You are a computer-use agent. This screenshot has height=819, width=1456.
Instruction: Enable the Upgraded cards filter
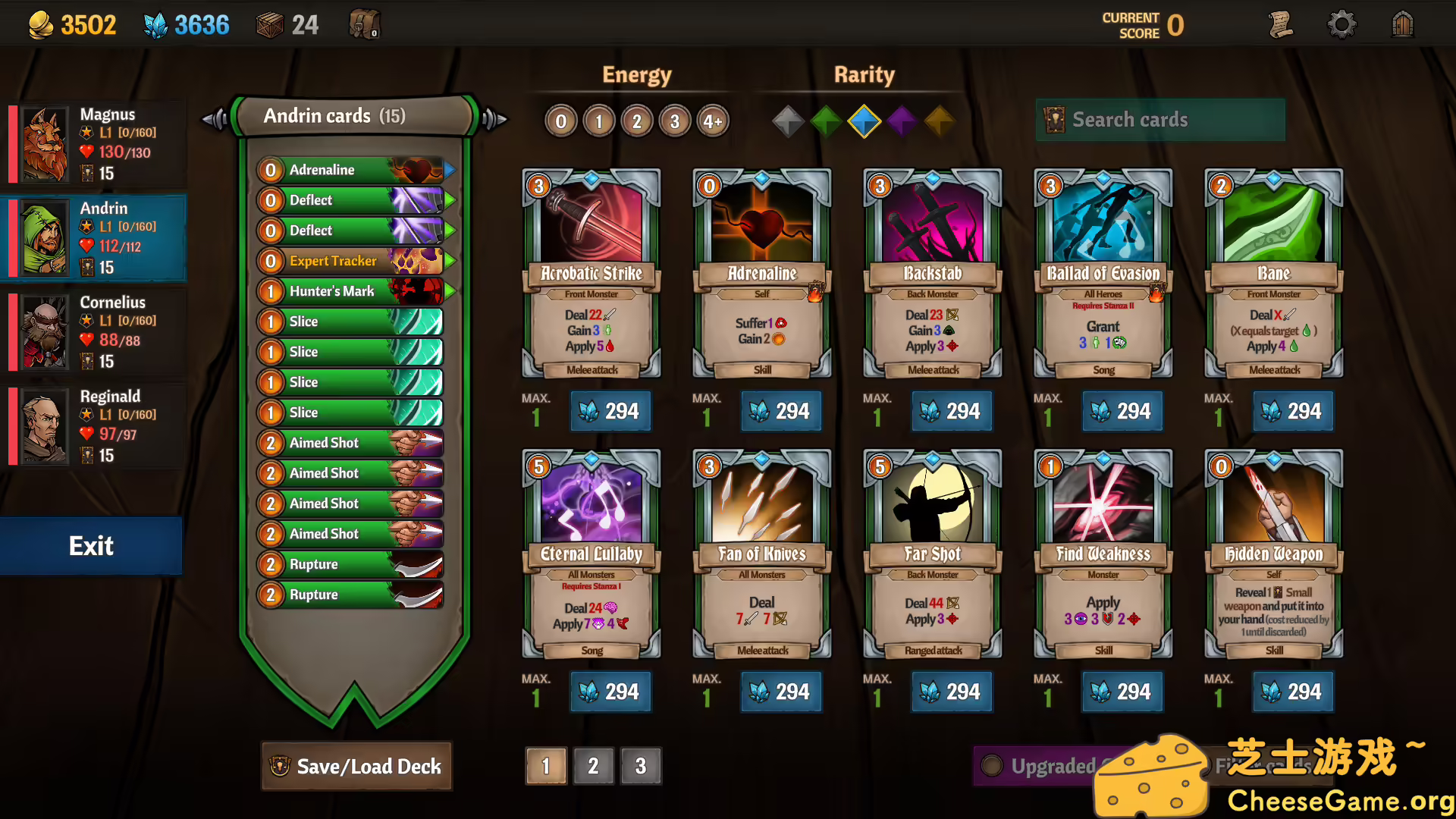point(993,766)
